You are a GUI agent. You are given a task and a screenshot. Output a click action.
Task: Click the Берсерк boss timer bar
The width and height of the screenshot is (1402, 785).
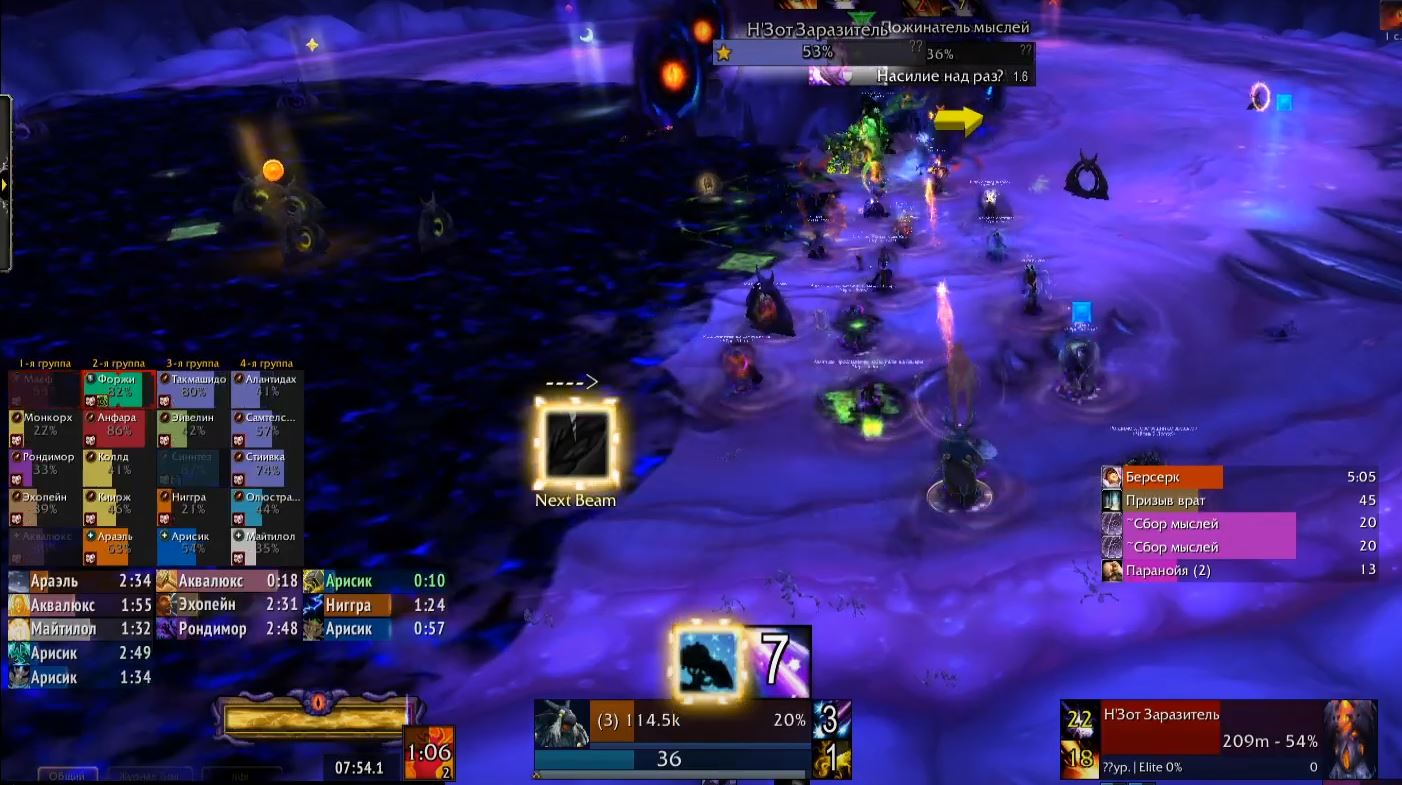coord(1239,477)
